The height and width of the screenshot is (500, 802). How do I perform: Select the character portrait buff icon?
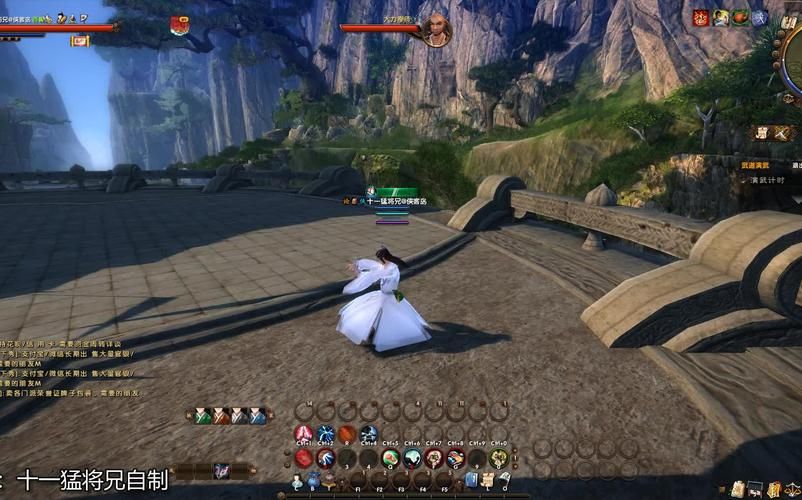pyautogui.click(x=720, y=17)
